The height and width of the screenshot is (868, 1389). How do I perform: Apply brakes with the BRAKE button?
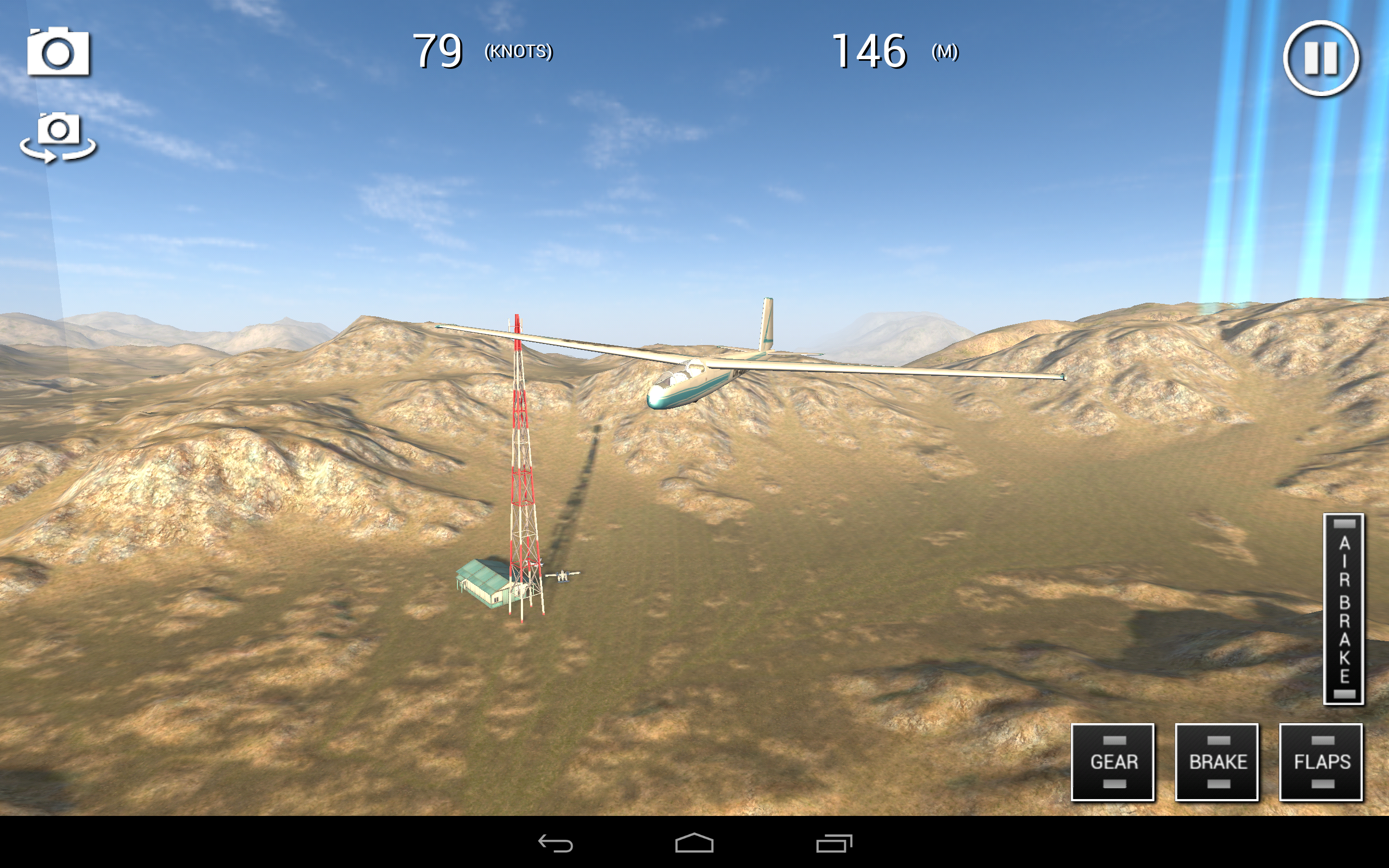pos(1217,762)
